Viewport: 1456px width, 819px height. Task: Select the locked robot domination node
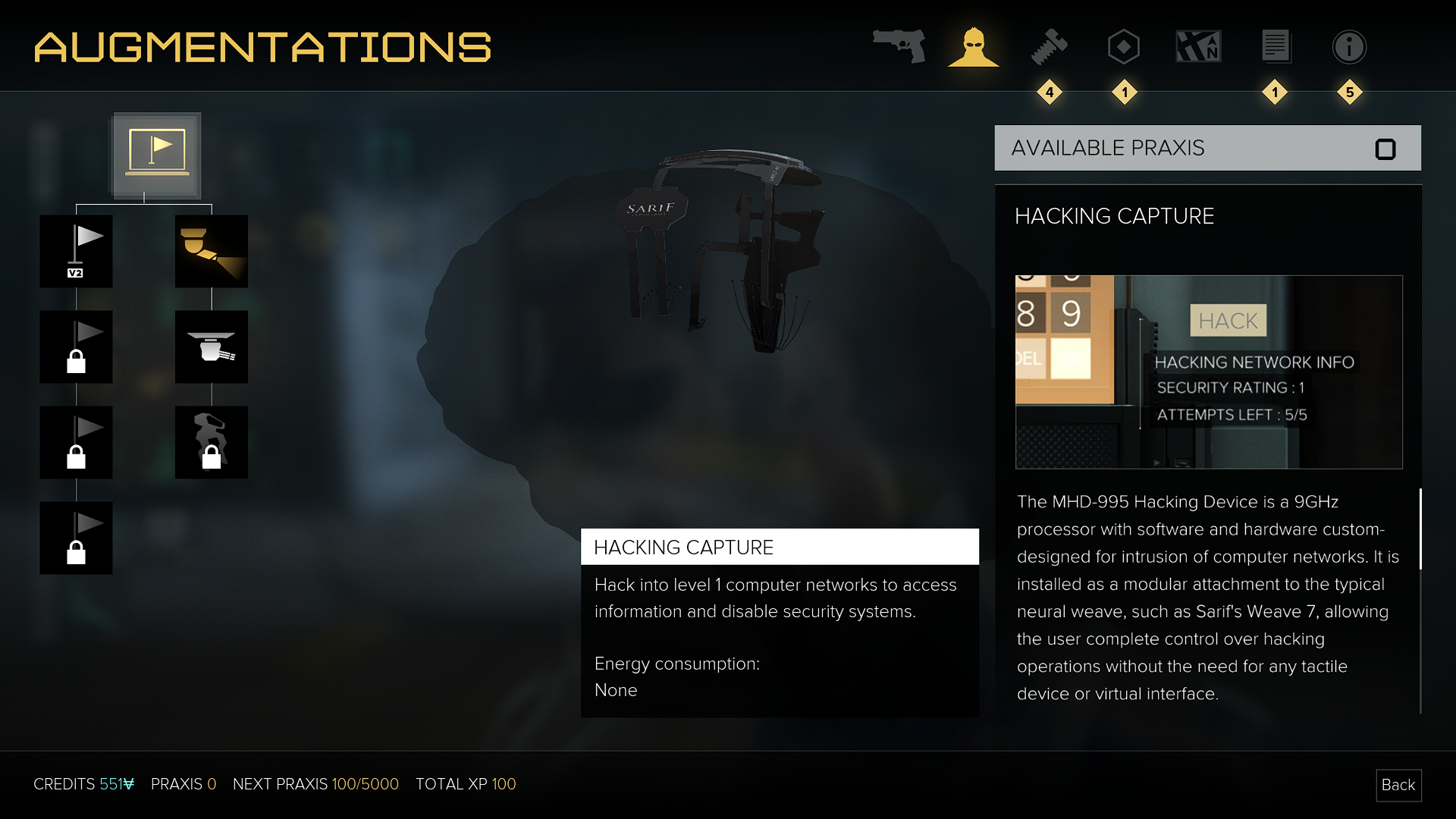[x=211, y=442]
